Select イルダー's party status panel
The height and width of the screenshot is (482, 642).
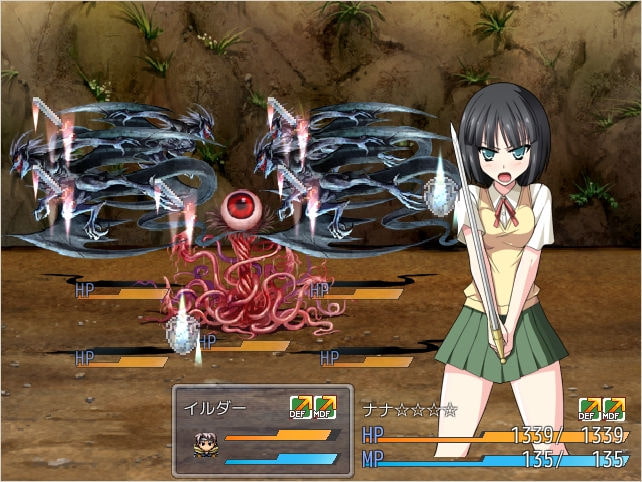click(263, 430)
